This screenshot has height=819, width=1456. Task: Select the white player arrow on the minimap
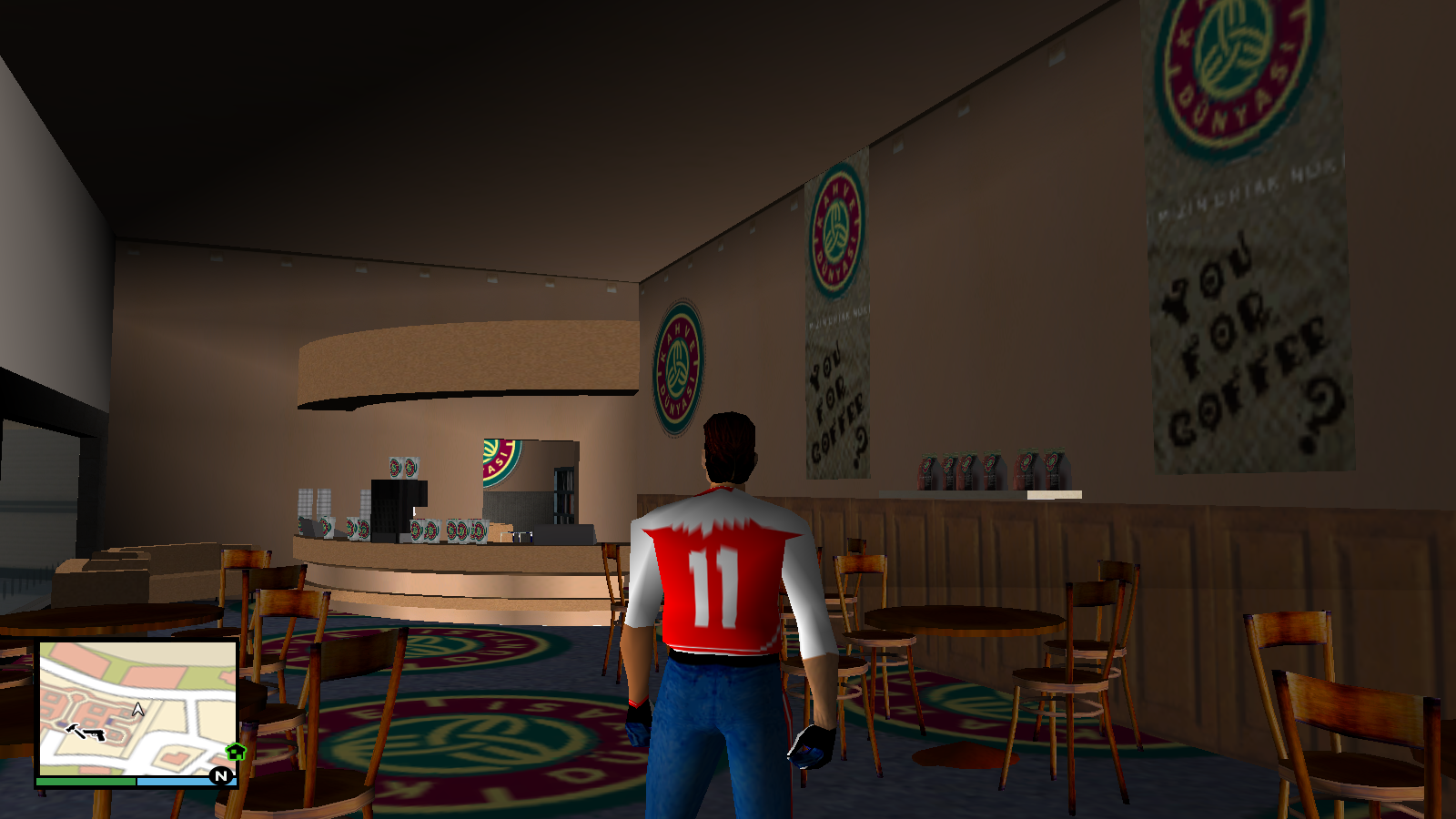pyautogui.click(x=137, y=709)
